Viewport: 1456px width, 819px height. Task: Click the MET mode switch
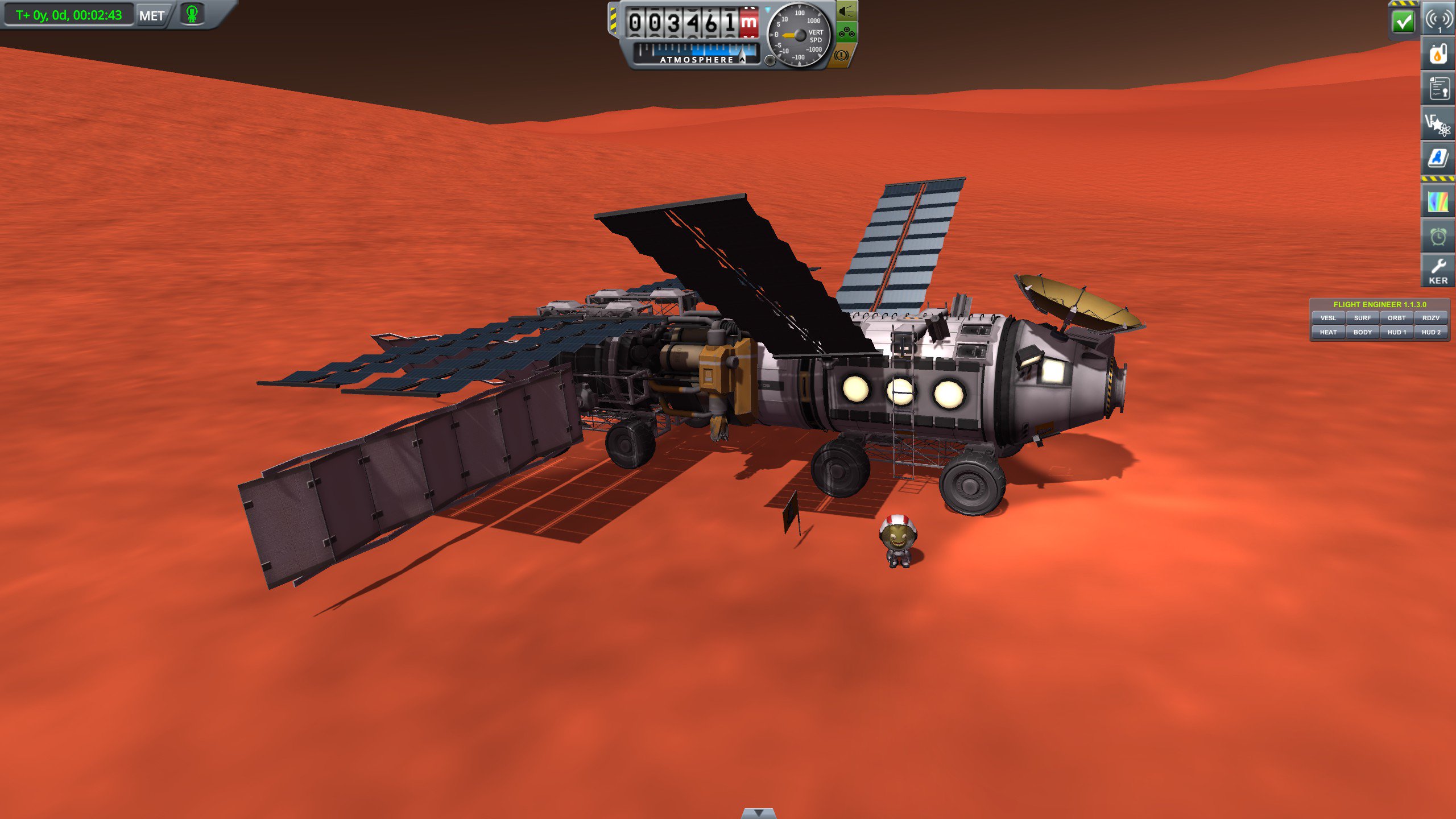point(151,15)
